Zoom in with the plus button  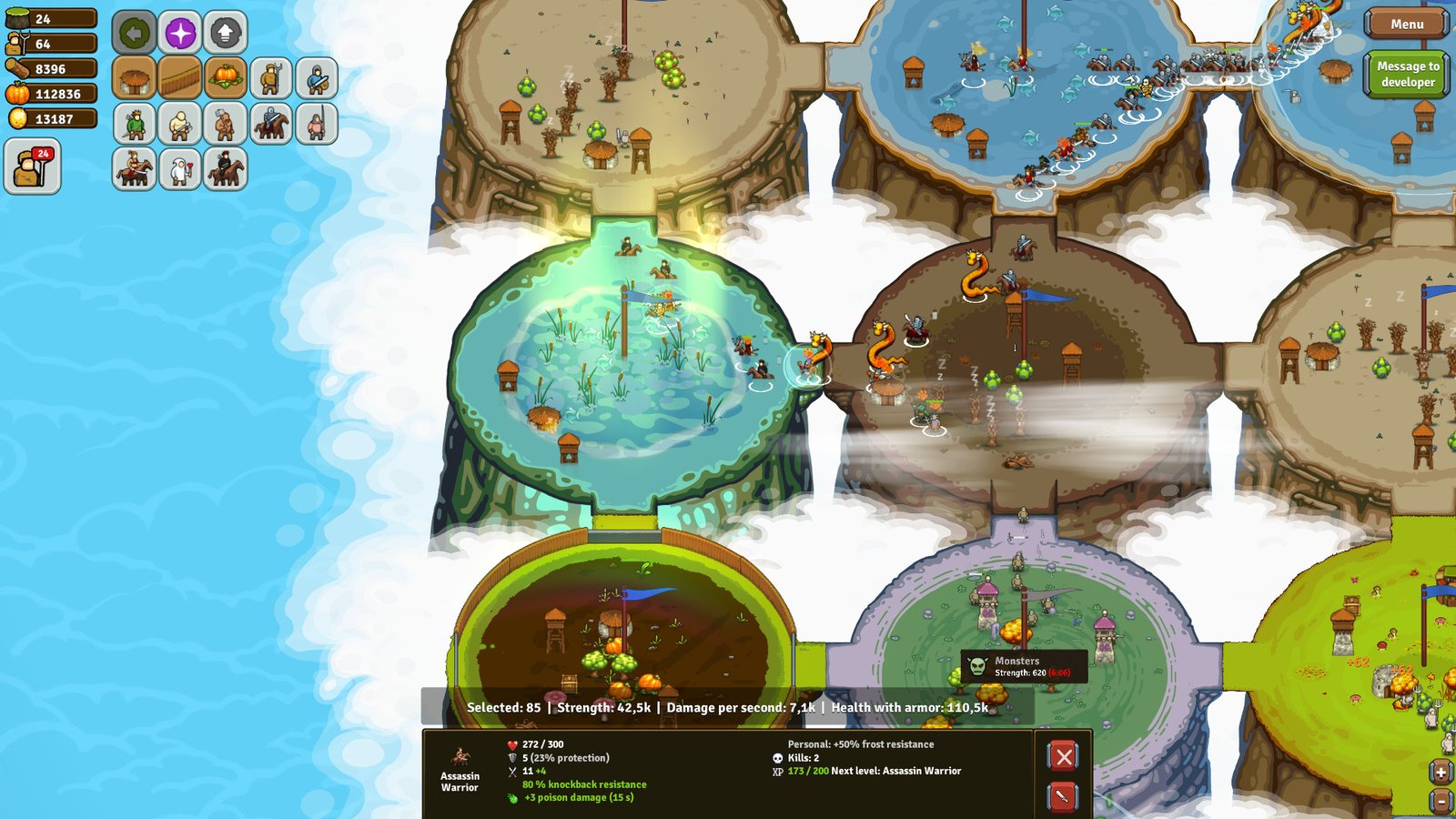coord(1441,770)
